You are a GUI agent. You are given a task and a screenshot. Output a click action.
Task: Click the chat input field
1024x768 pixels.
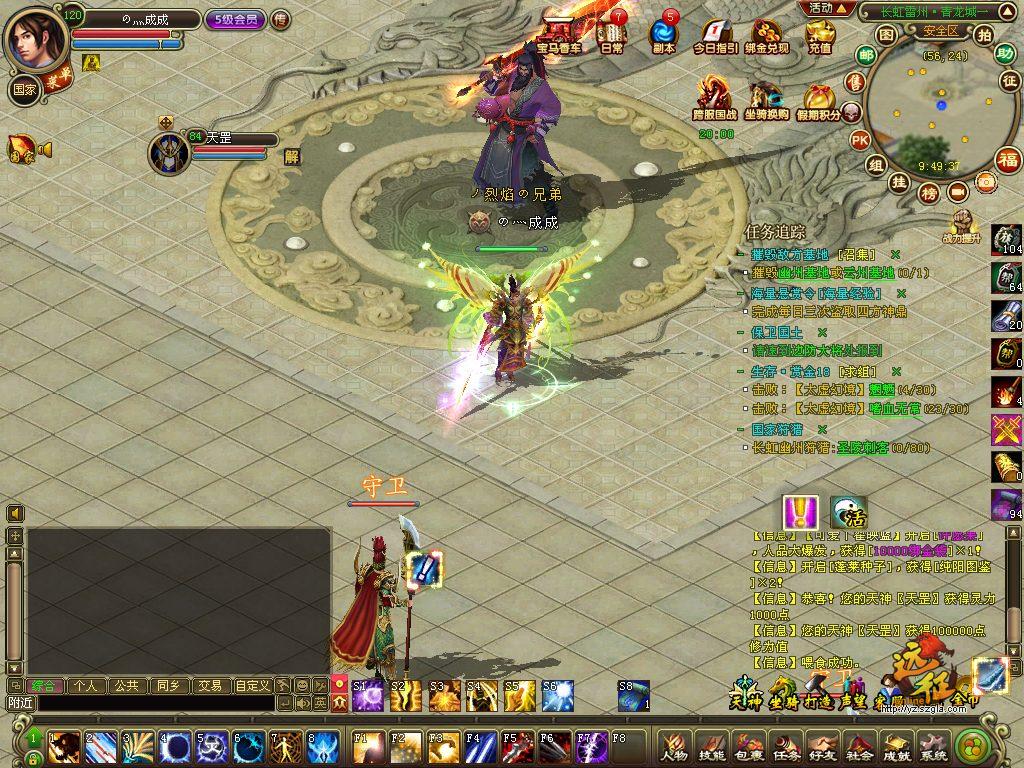click(155, 704)
